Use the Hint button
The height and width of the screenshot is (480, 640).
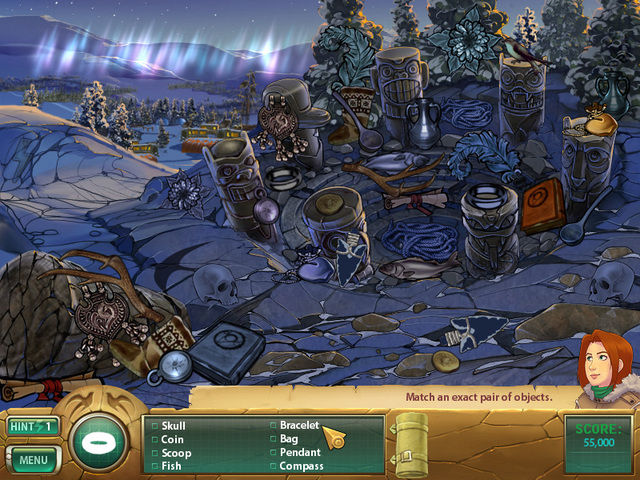(32, 426)
